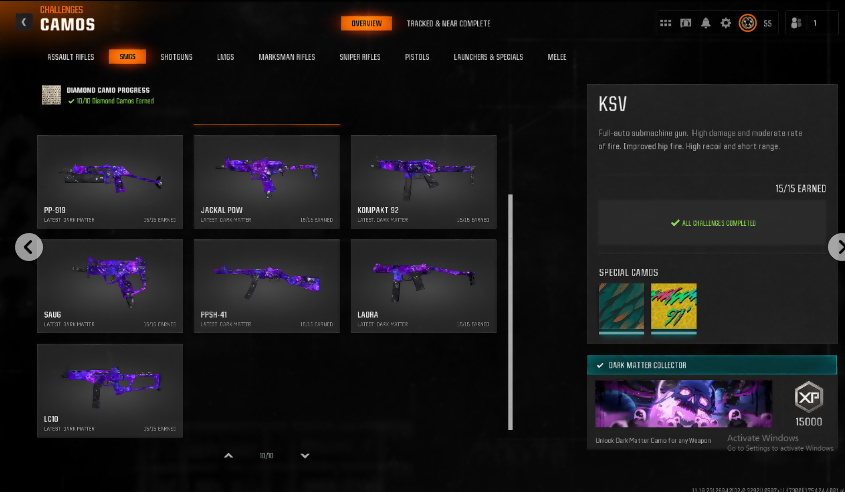Screen dimensions: 845x492
Task: Choose the Jackal PDW camo tile
Action: pyautogui.click(x=267, y=181)
